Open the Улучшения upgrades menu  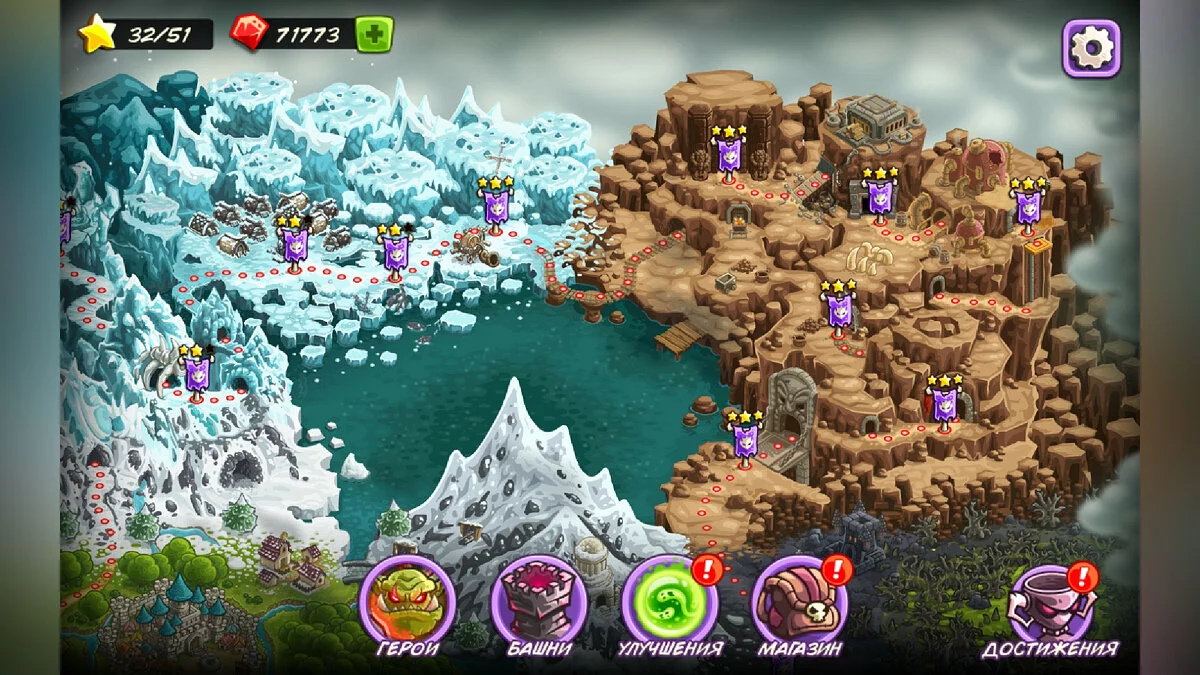[669, 603]
